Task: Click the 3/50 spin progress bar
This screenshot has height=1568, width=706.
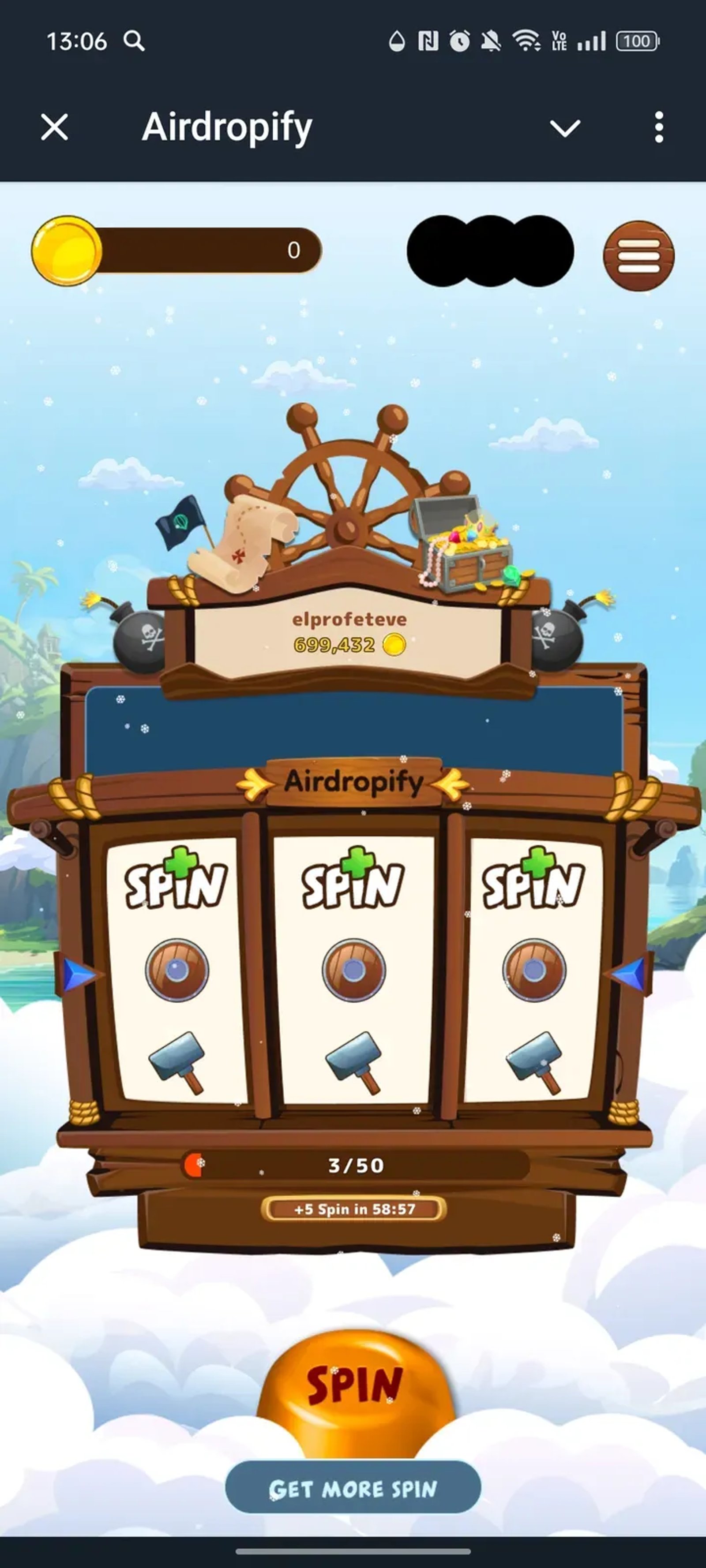Action: click(x=353, y=1165)
